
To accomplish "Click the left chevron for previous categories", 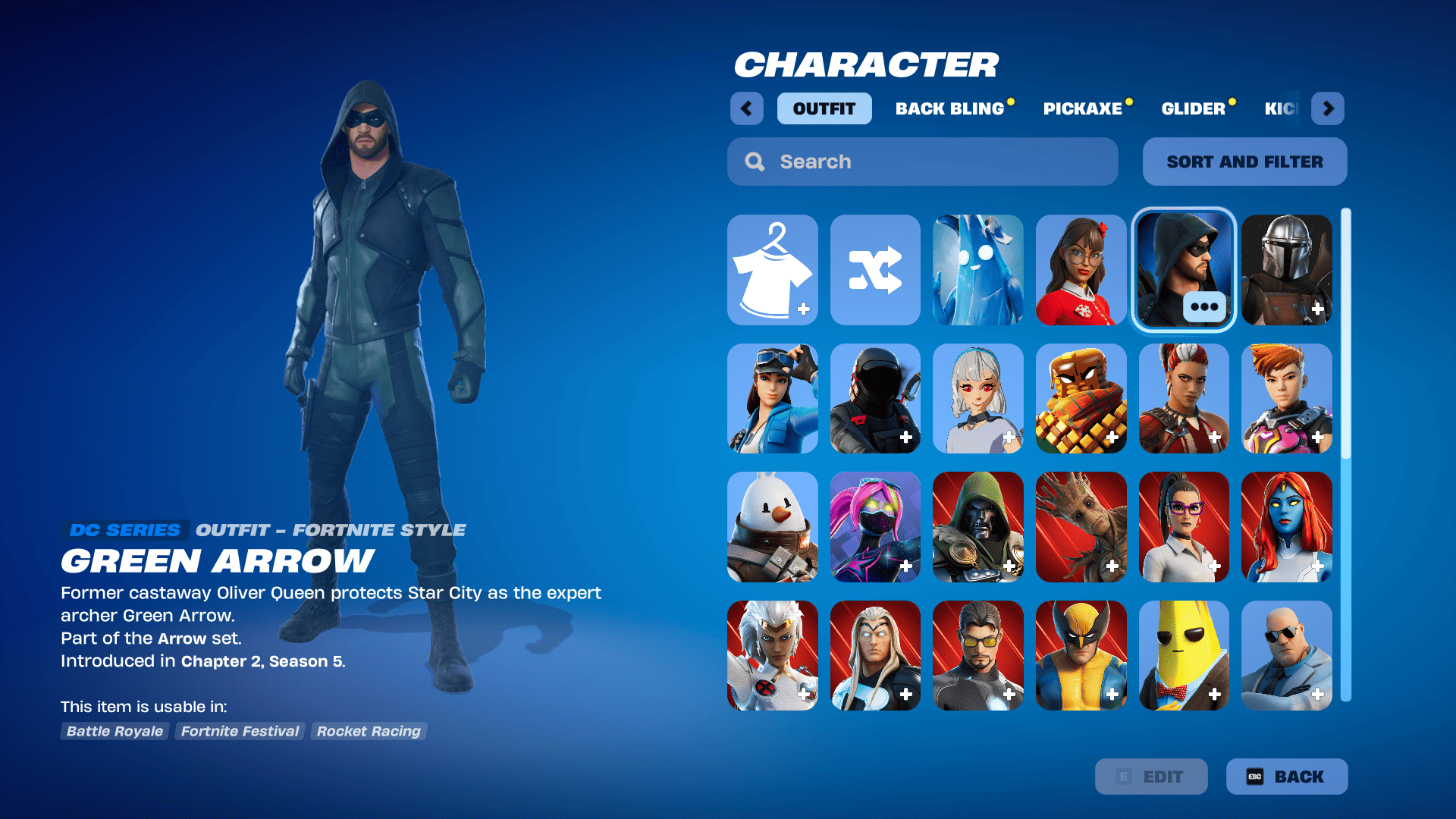I will pyautogui.click(x=746, y=108).
